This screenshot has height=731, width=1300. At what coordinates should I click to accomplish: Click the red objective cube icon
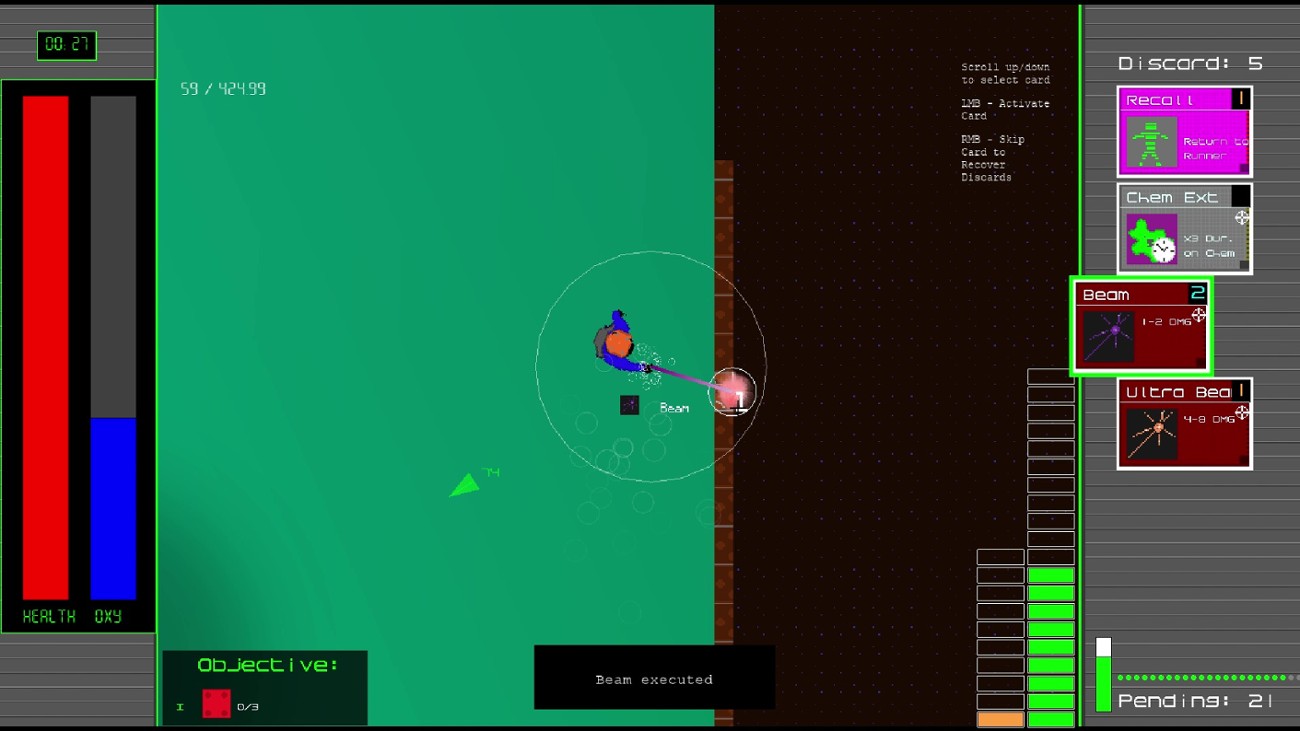point(216,703)
